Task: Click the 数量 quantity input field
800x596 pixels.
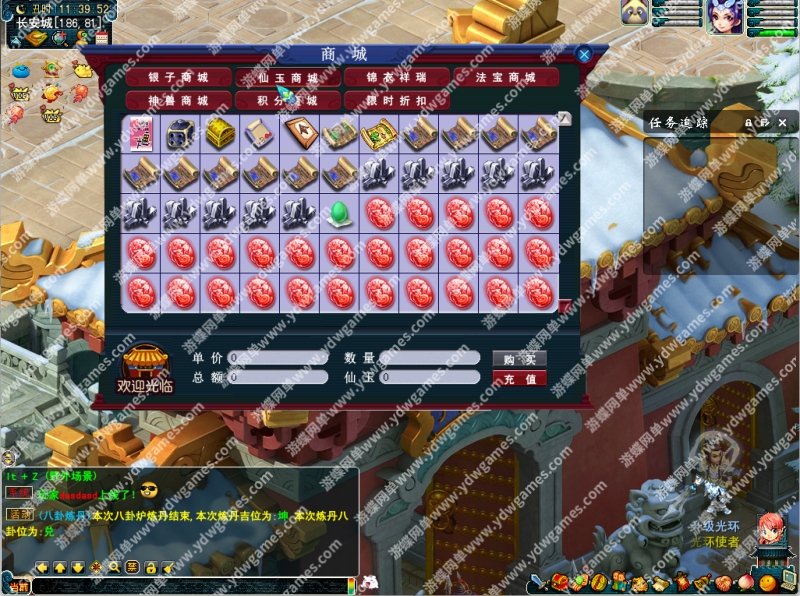Action: pyautogui.click(x=429, y=358)
